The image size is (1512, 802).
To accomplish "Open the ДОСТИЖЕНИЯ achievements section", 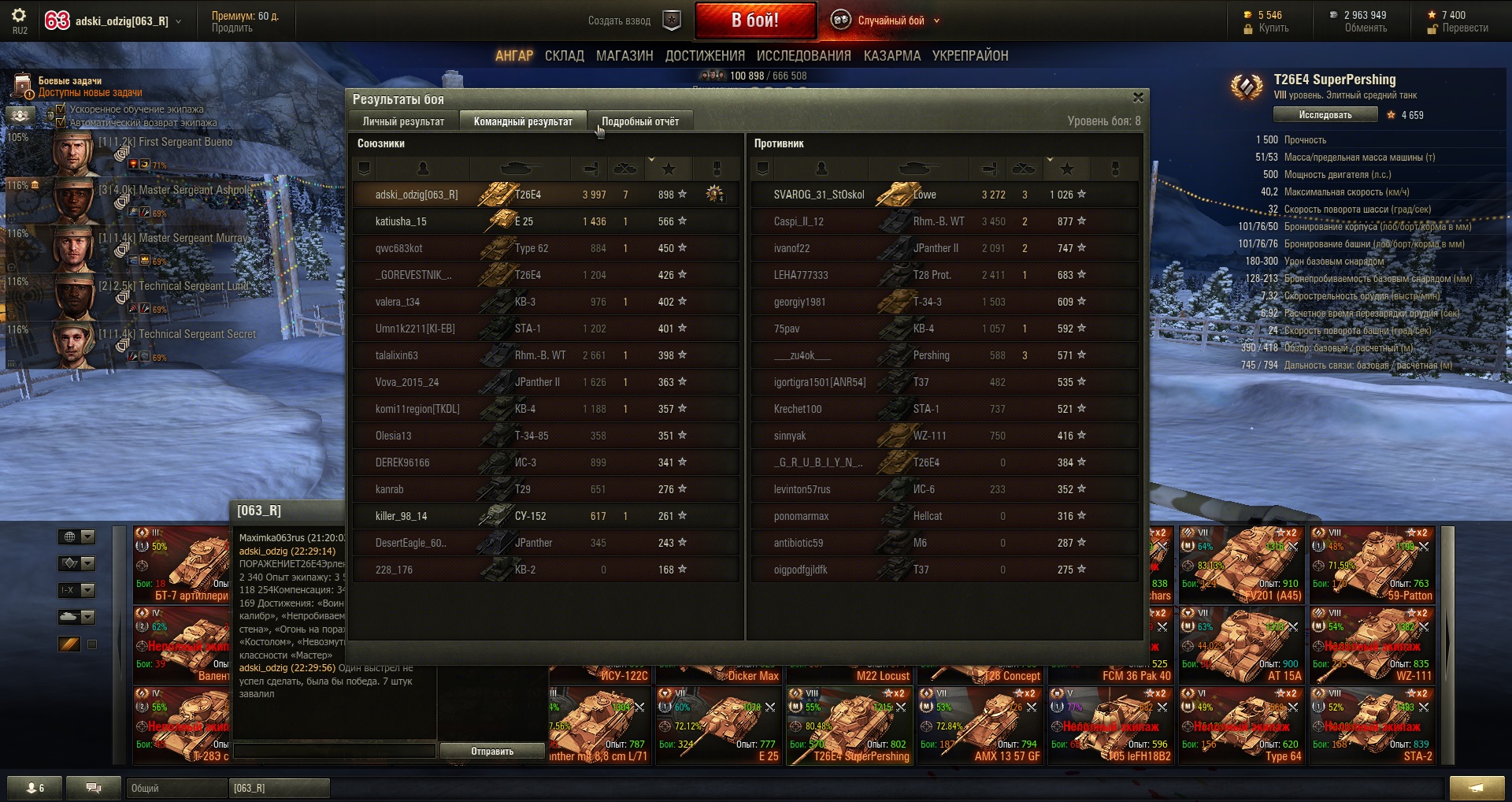I will [705, 56].
